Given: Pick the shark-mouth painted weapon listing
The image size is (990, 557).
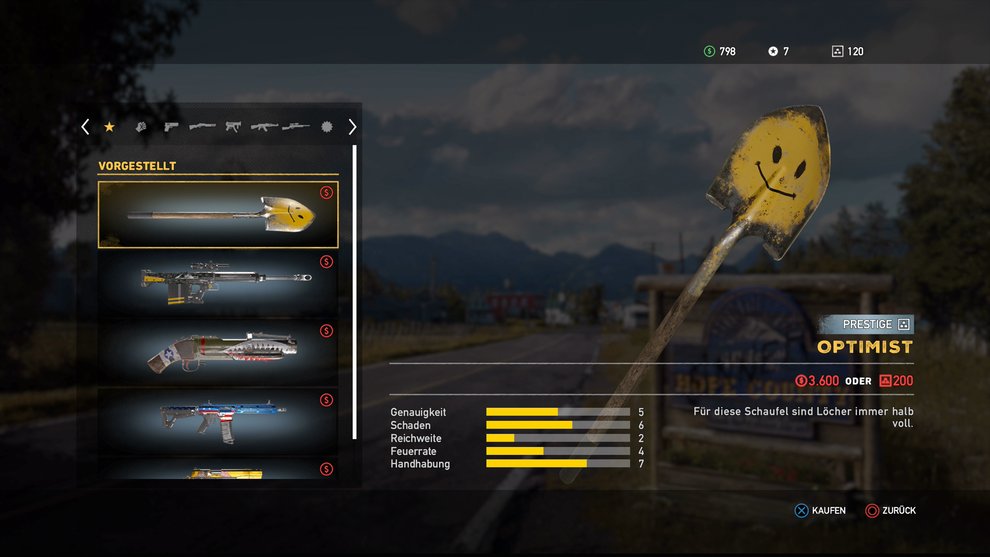Looking at the screenshot, I should [x=218, y=352].
